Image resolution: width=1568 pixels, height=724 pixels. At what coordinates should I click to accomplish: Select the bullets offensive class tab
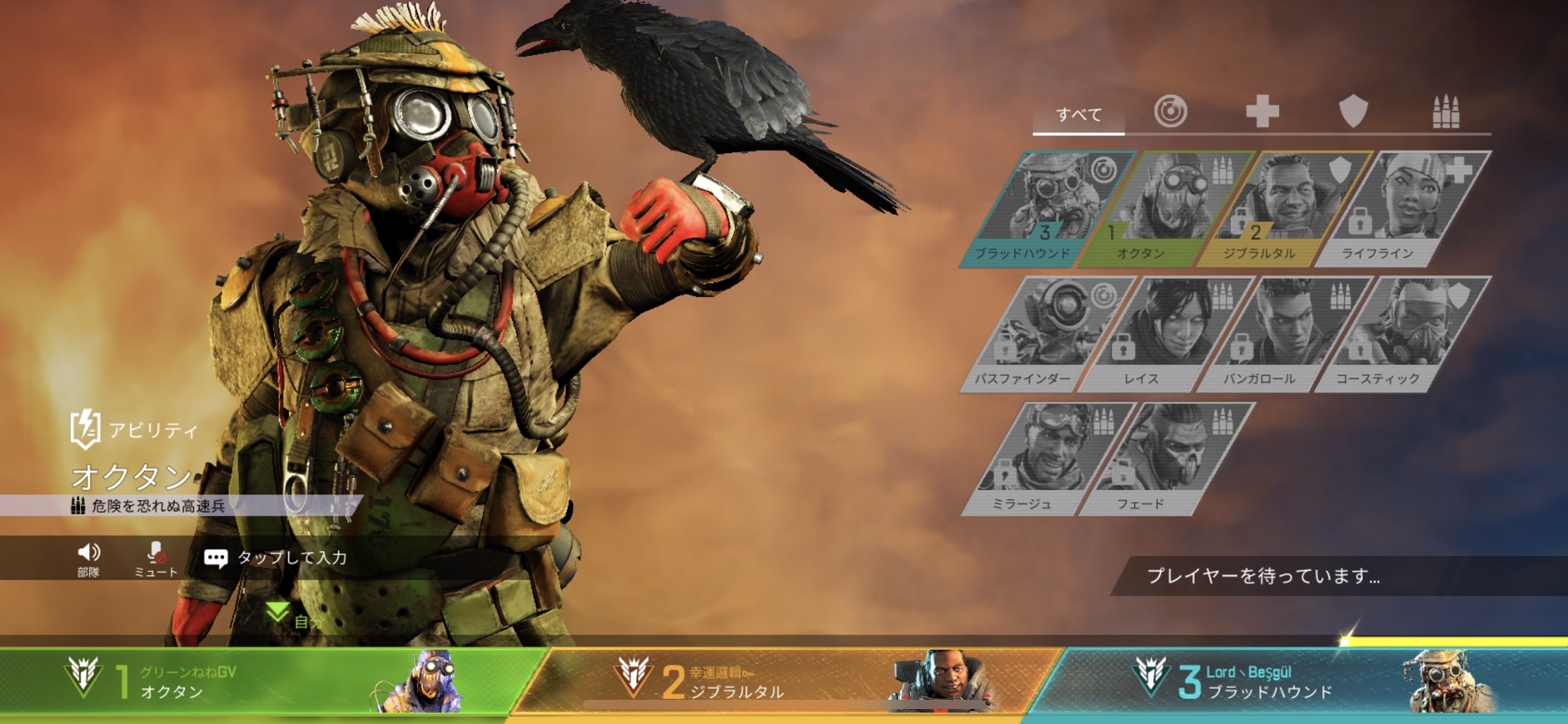(x=1446, y=112)
